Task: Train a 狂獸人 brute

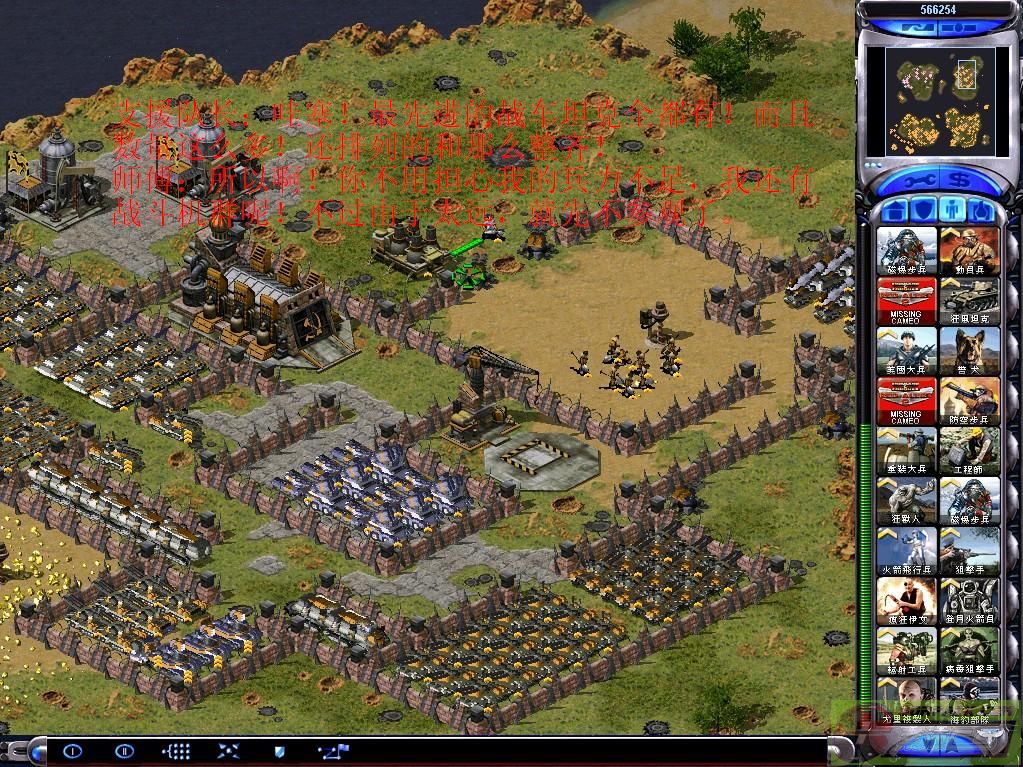Action: [x=907, y=501]
